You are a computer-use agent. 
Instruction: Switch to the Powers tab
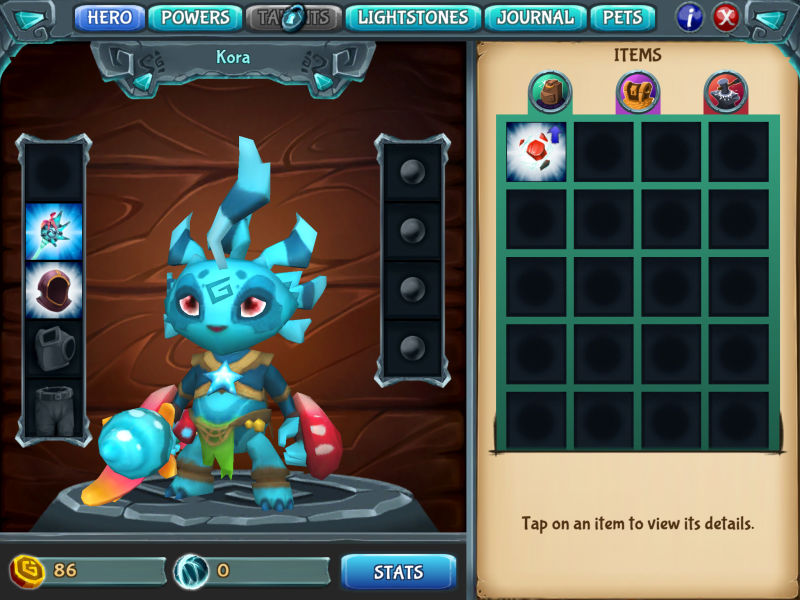click(x=195, y=17)
